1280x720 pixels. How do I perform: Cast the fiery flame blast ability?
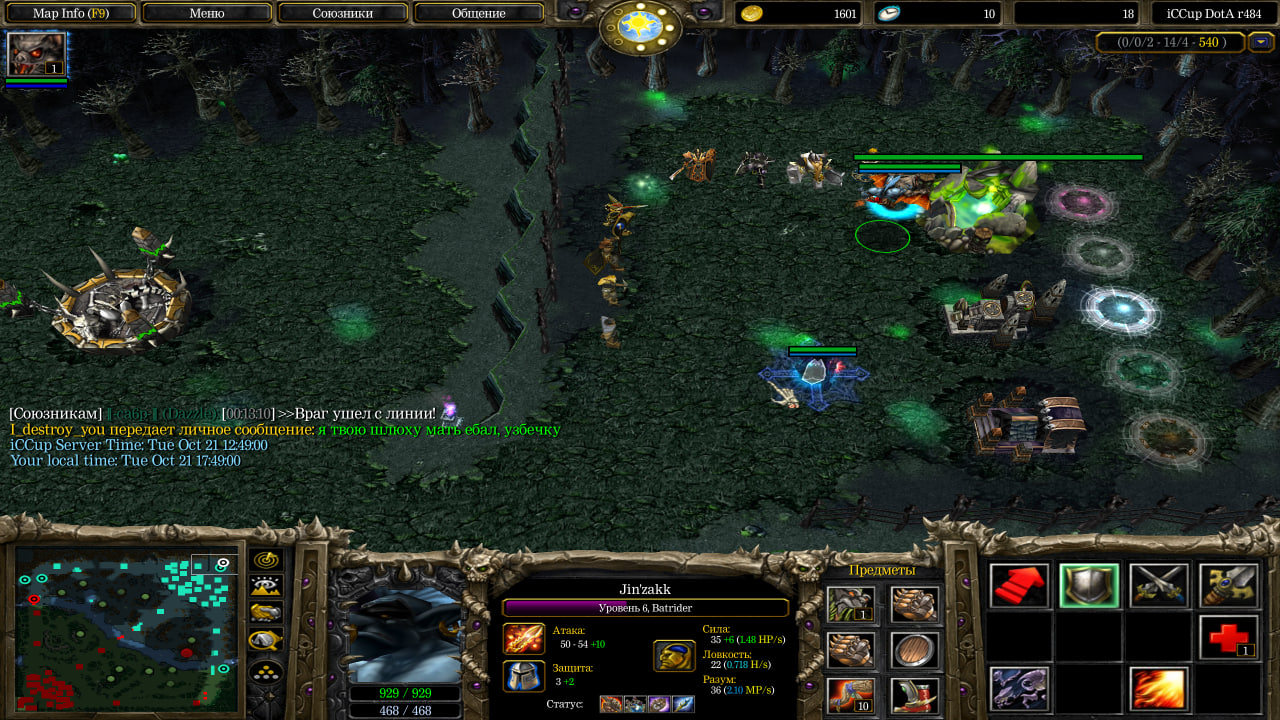pos(1159,689)
